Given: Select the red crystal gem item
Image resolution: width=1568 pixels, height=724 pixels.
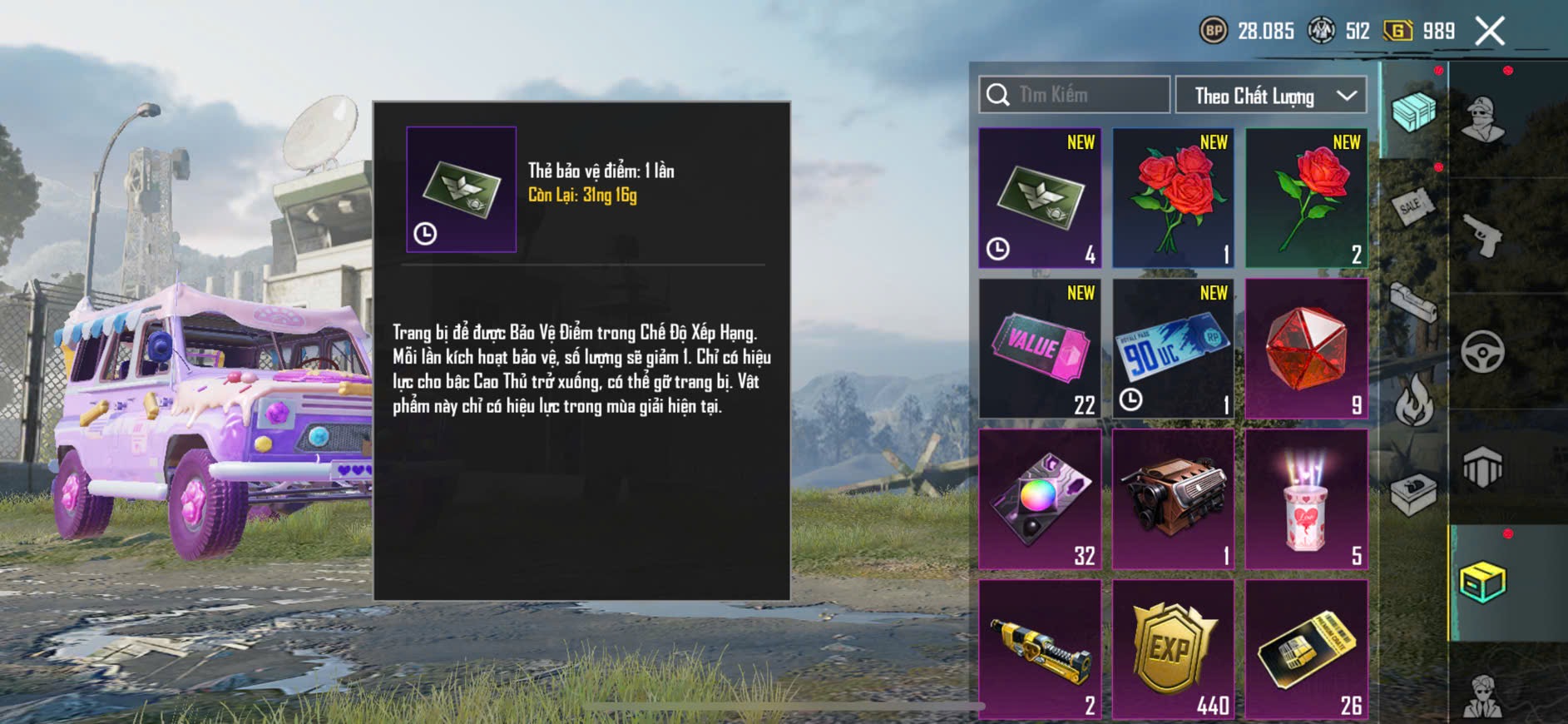Looking at the screenshot, I should [1306, 349].
